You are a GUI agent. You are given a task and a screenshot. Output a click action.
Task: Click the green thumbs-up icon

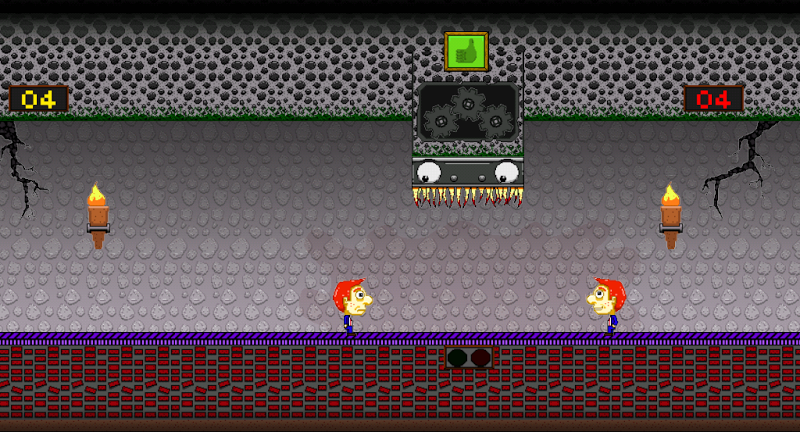coord(466,51)
